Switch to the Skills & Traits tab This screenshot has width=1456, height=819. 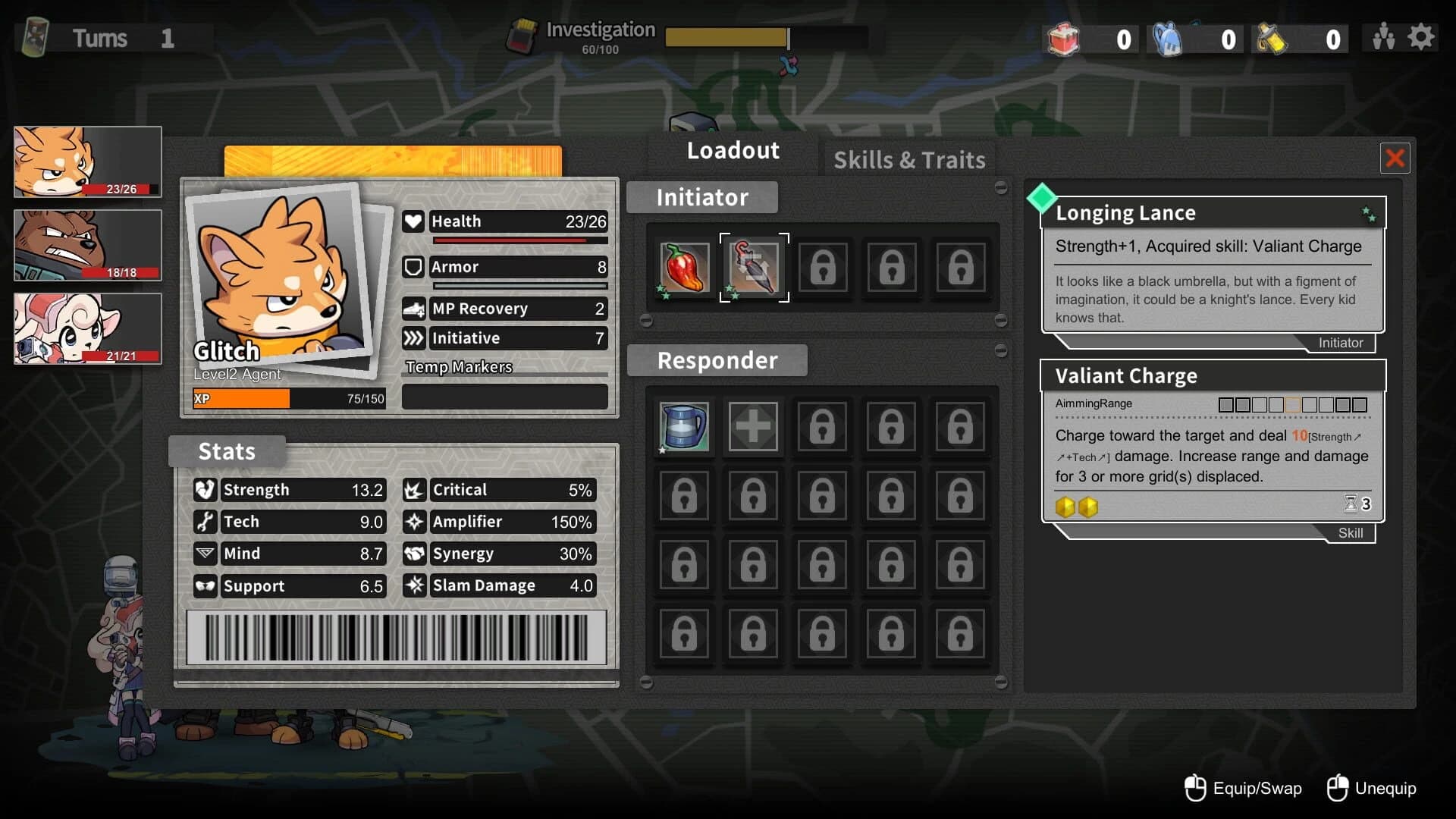909,160
